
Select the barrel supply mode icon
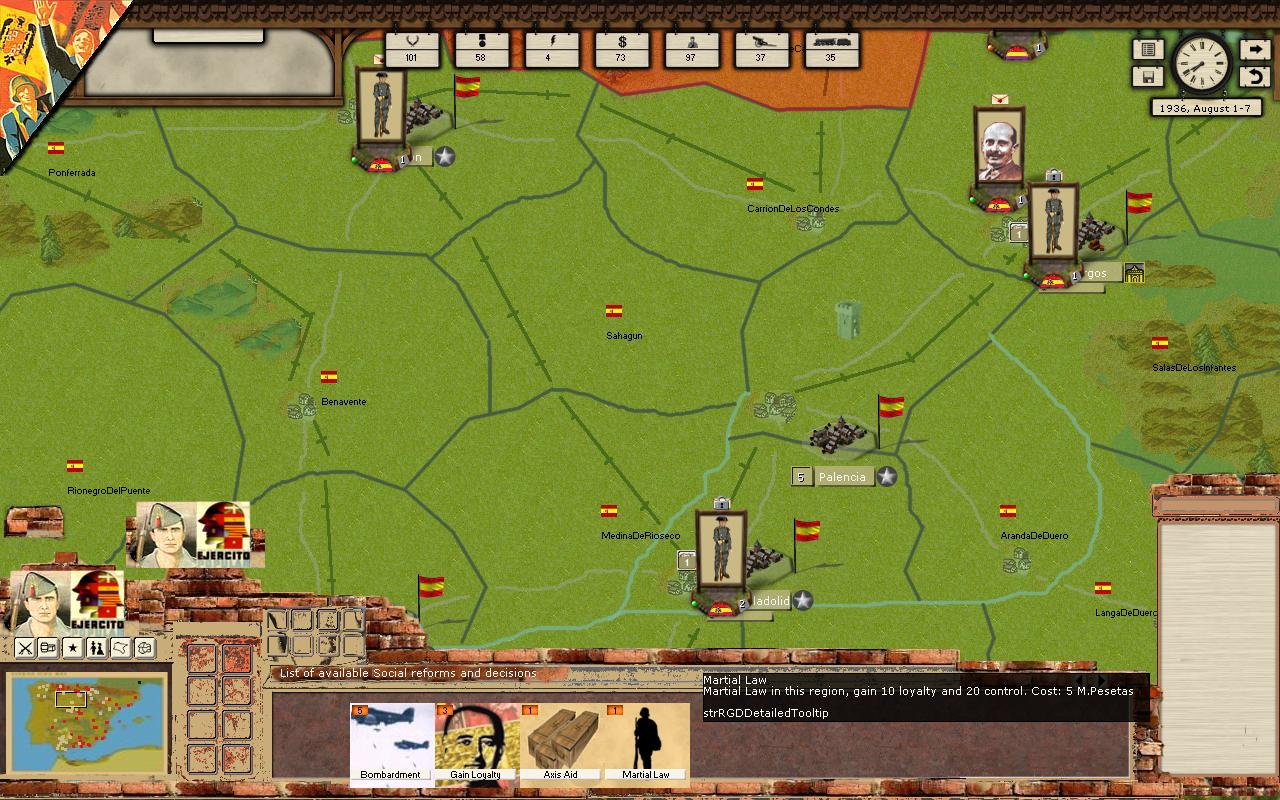point(49,648)
